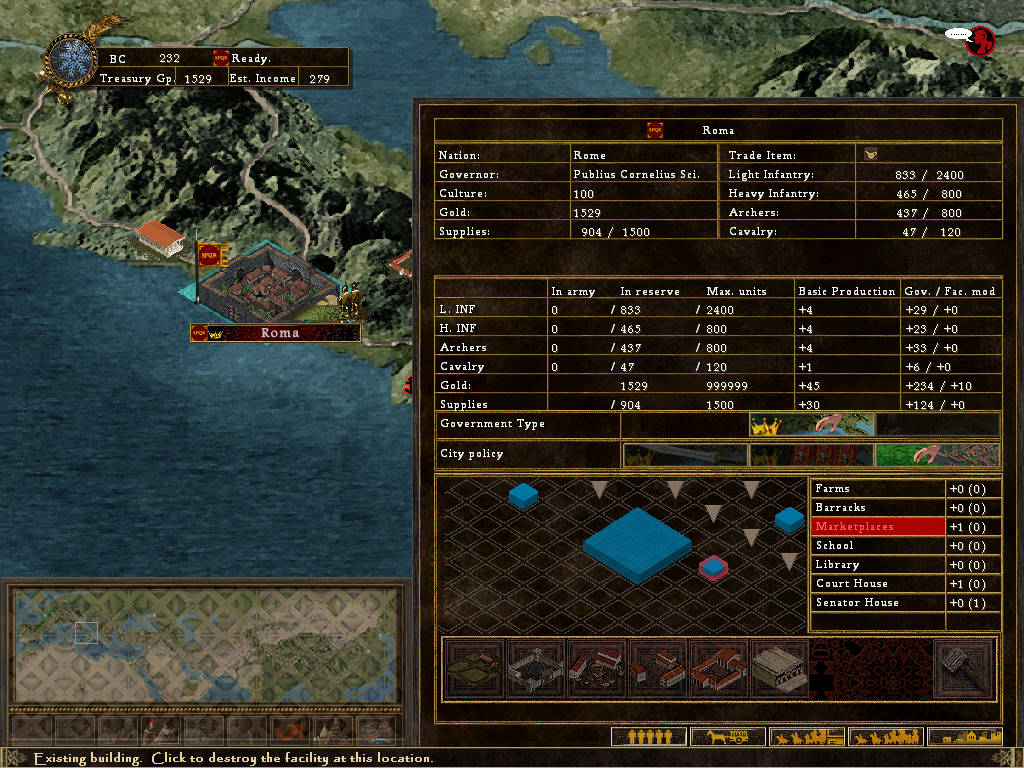Choose the sword city policy

point(685,455)
